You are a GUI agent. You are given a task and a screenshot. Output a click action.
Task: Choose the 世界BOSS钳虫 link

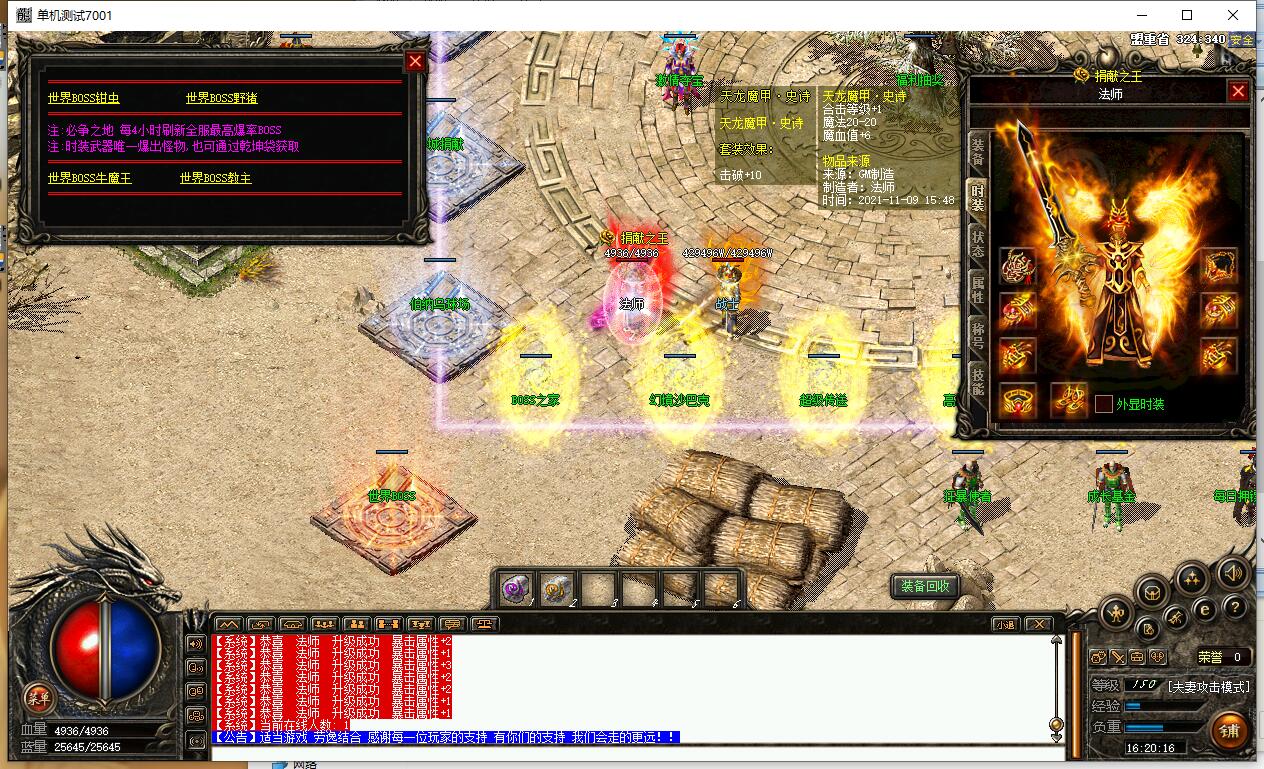84,98
